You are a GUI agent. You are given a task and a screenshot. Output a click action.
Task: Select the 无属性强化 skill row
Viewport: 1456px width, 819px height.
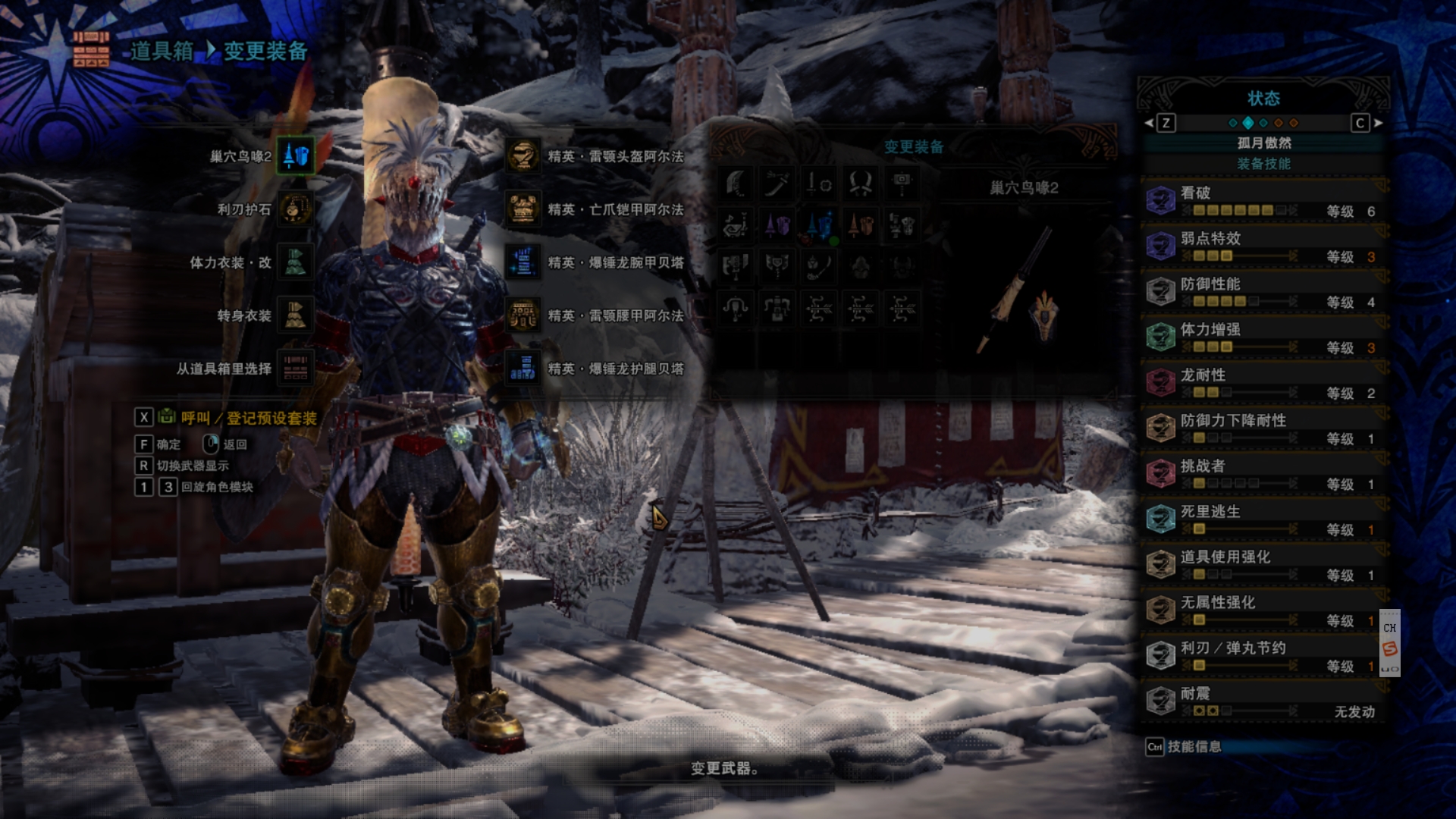1263,610
